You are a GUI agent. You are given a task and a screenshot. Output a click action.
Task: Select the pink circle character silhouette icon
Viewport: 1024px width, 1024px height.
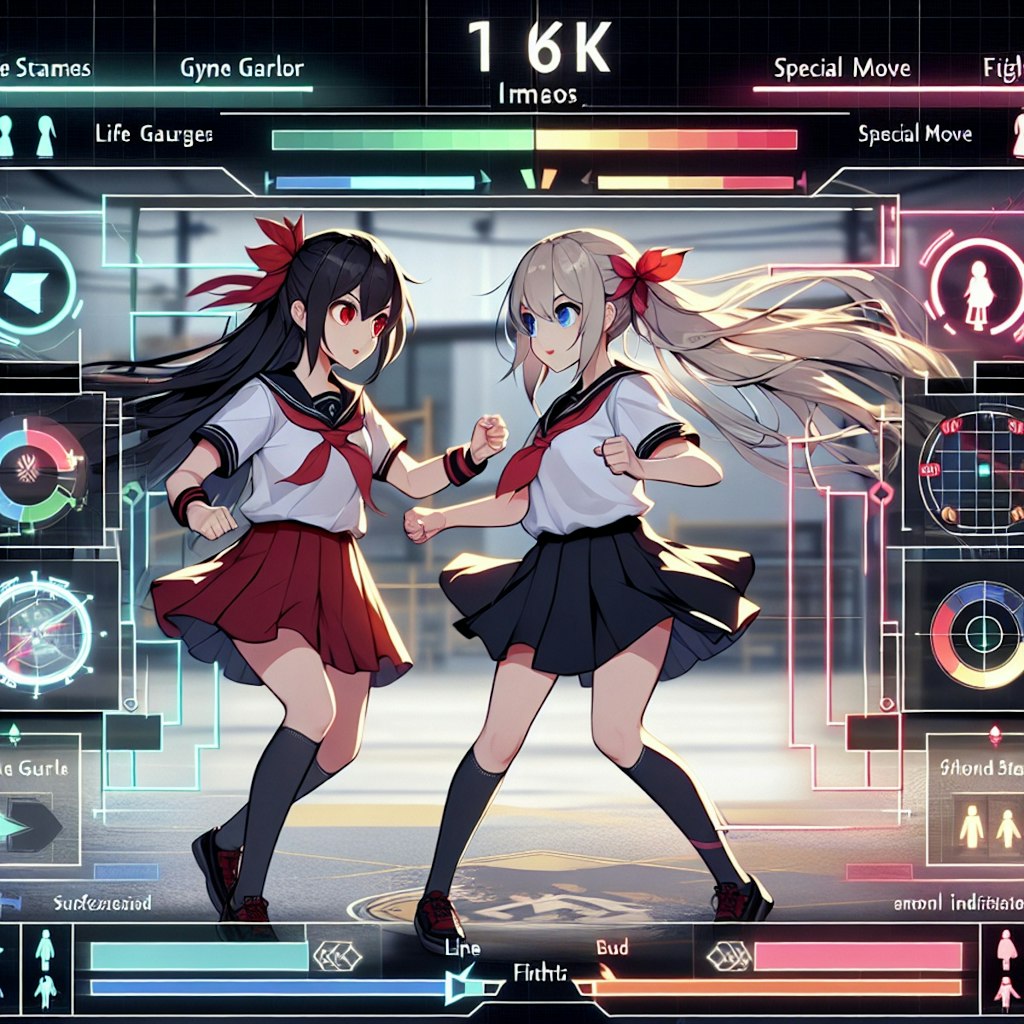click(x=976, y=284)
